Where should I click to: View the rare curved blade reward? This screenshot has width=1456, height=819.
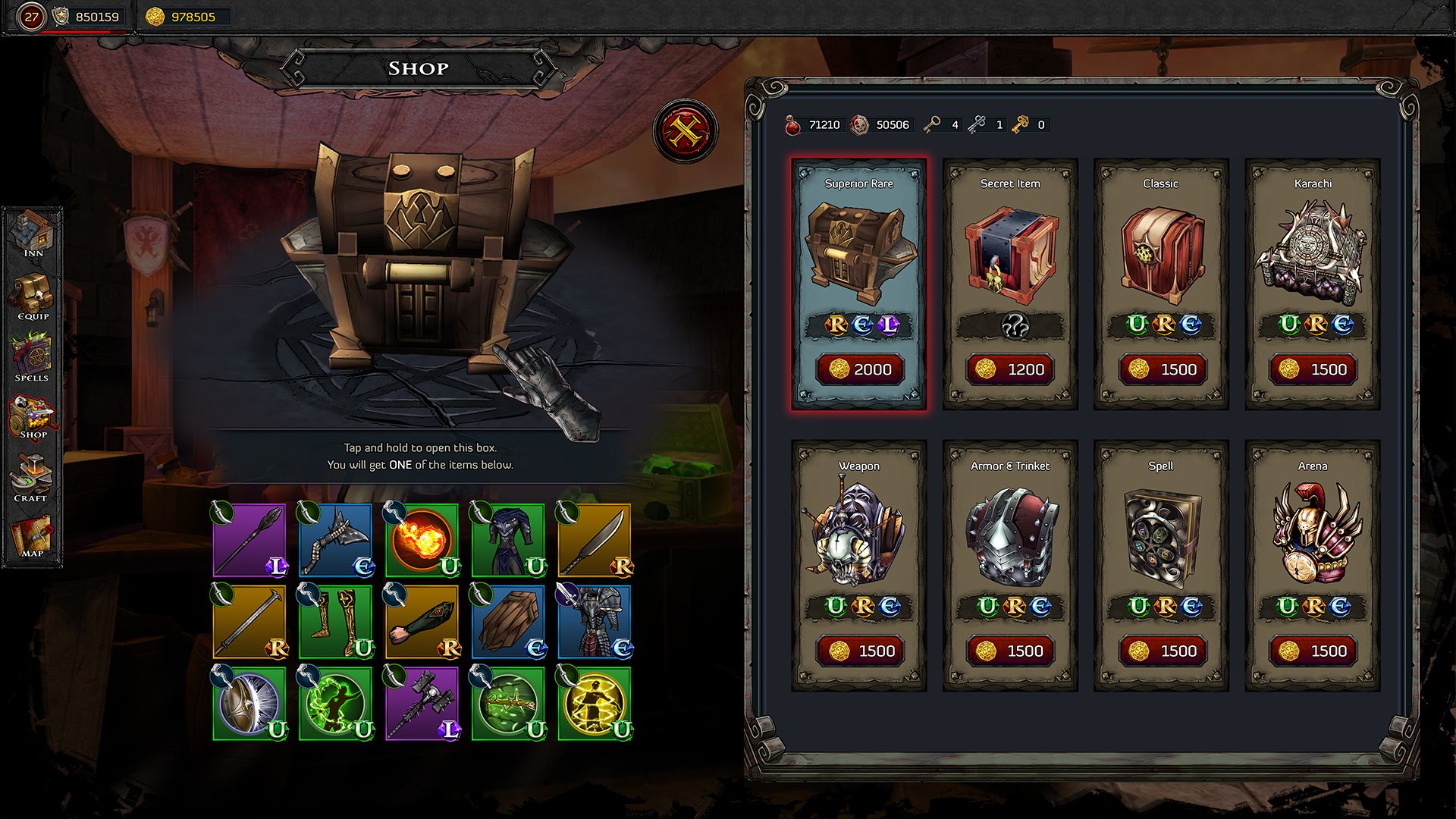point(595,540)
